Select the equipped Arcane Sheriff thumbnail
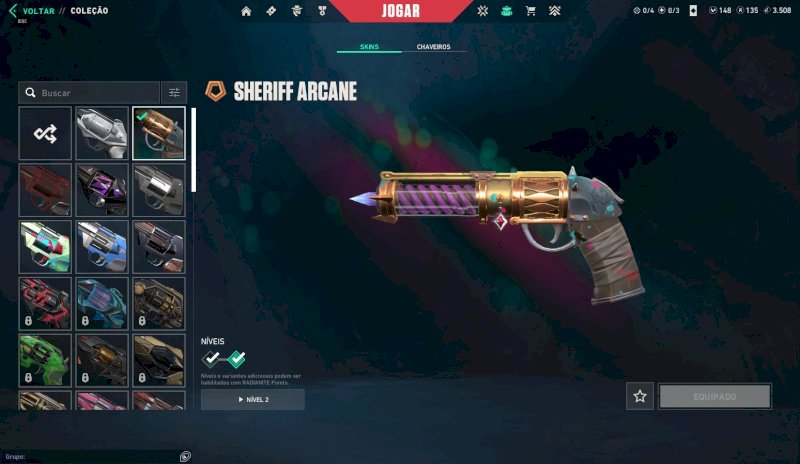Image resolution: width=800 pixels, height=464 pixels. click(159, 133)
